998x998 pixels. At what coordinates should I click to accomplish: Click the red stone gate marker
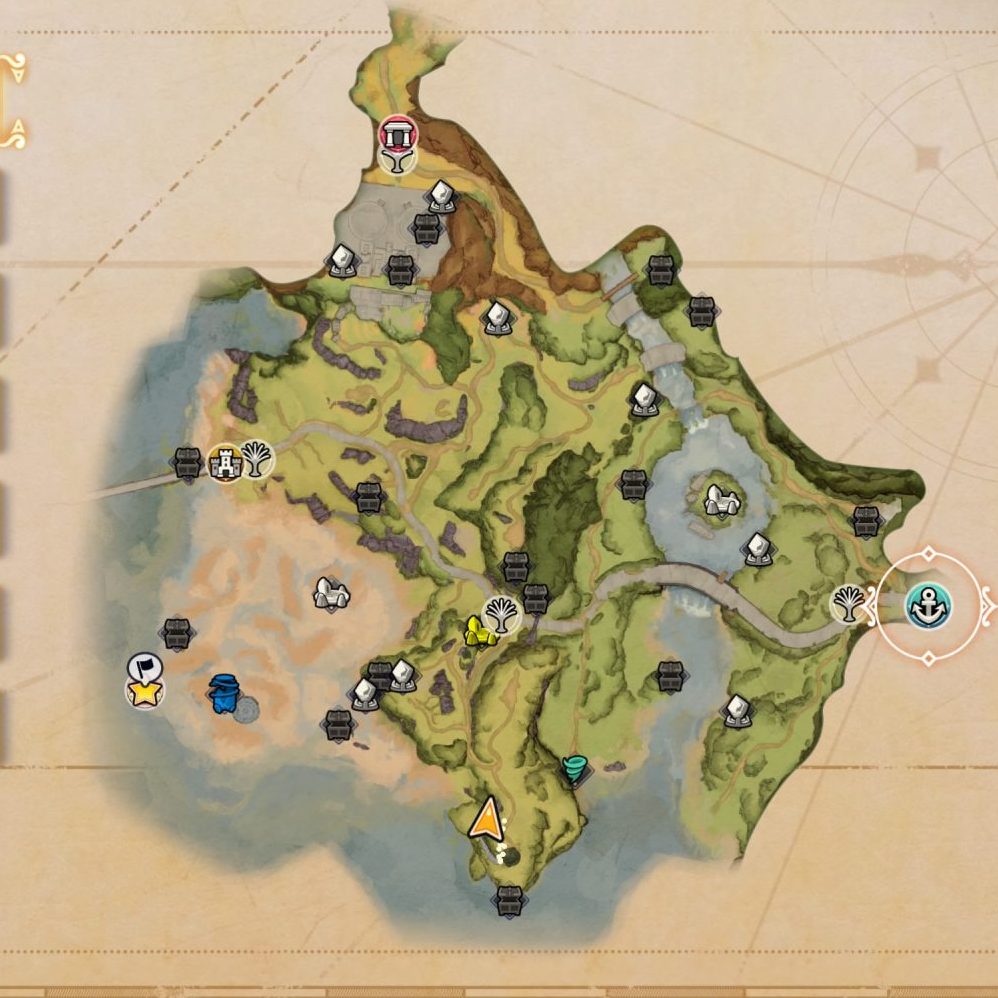tap(397, 133)
